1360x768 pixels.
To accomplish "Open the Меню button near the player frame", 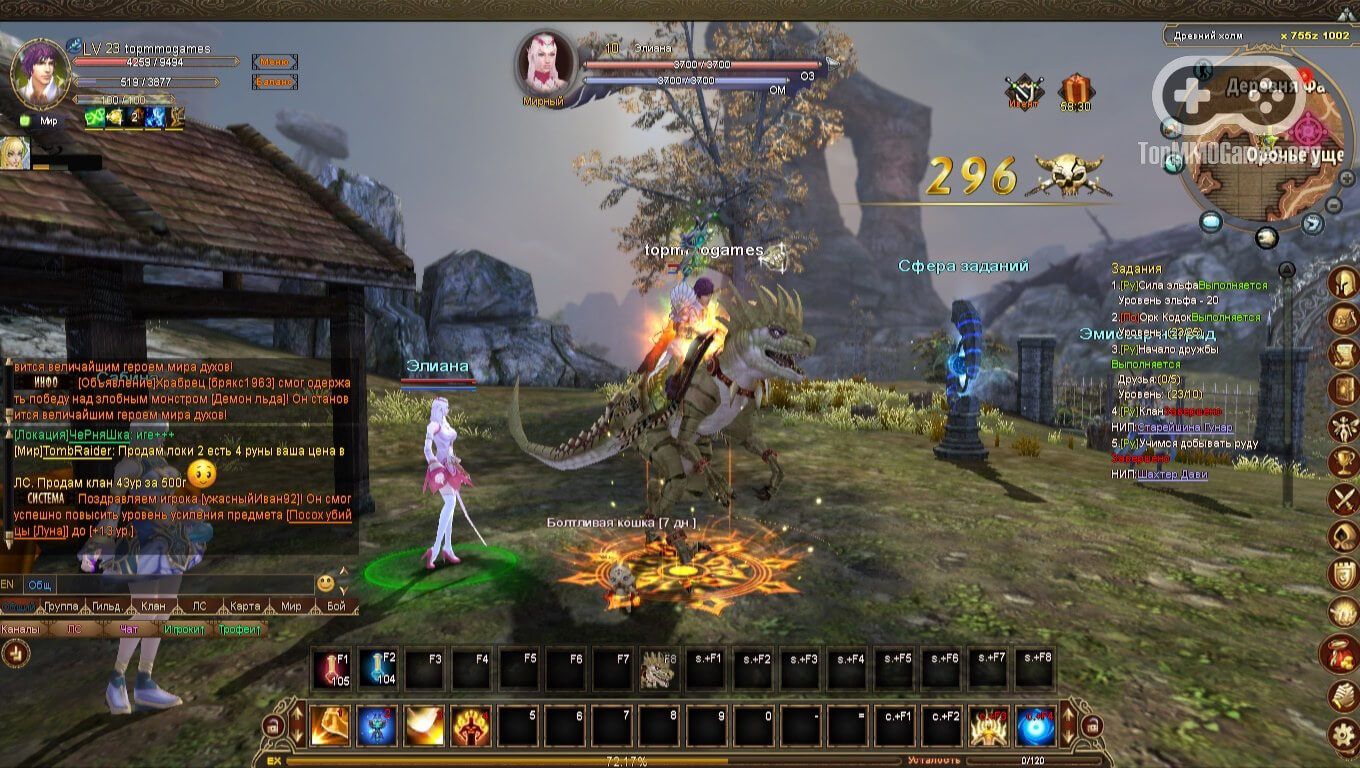I will point(273,62).
